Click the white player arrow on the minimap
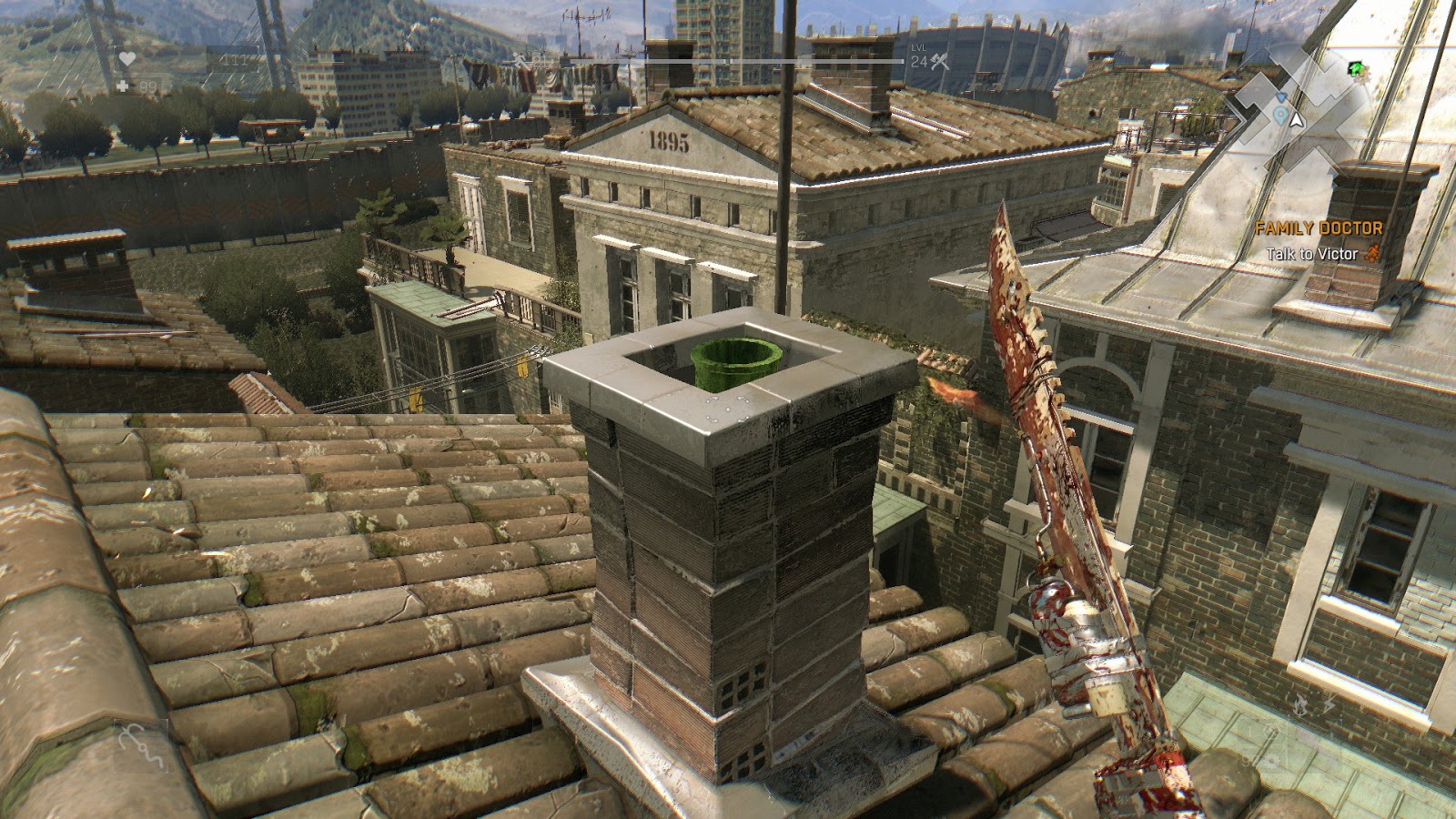1456x819 pixels. coord(1296,120)
